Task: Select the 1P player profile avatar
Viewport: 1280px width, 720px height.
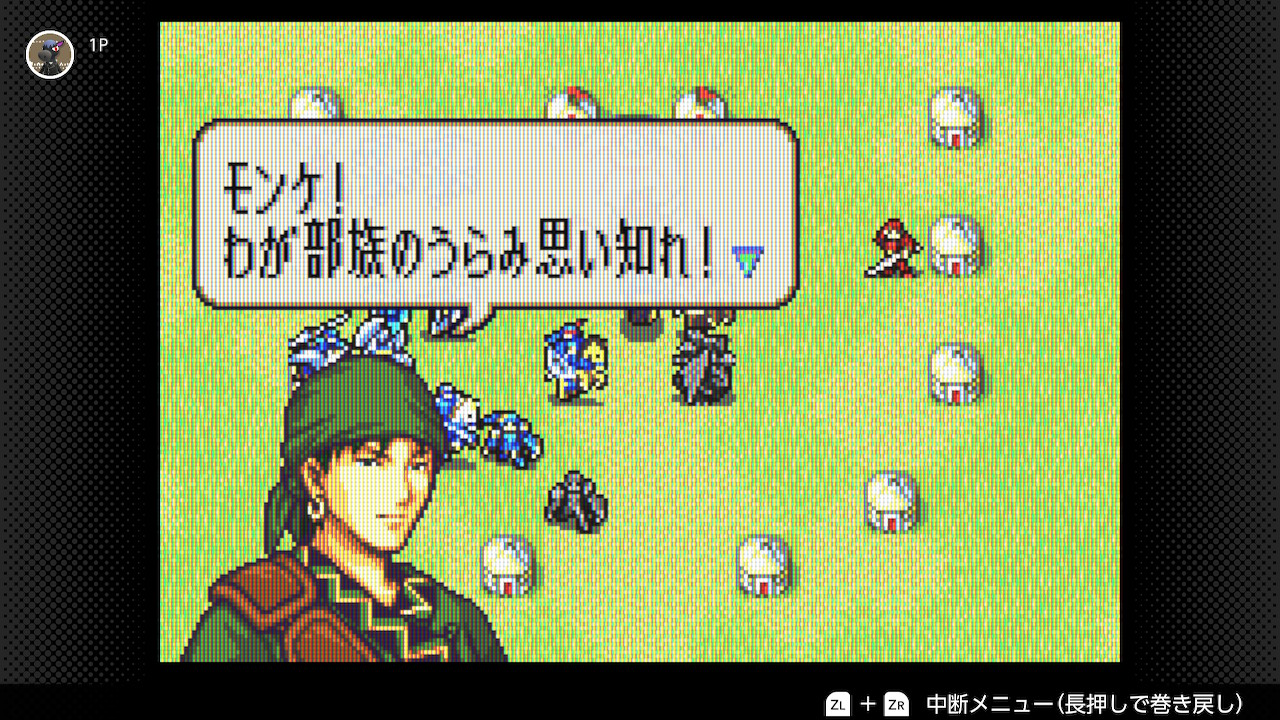Action: pyautogui.click(x=49, y=54)
